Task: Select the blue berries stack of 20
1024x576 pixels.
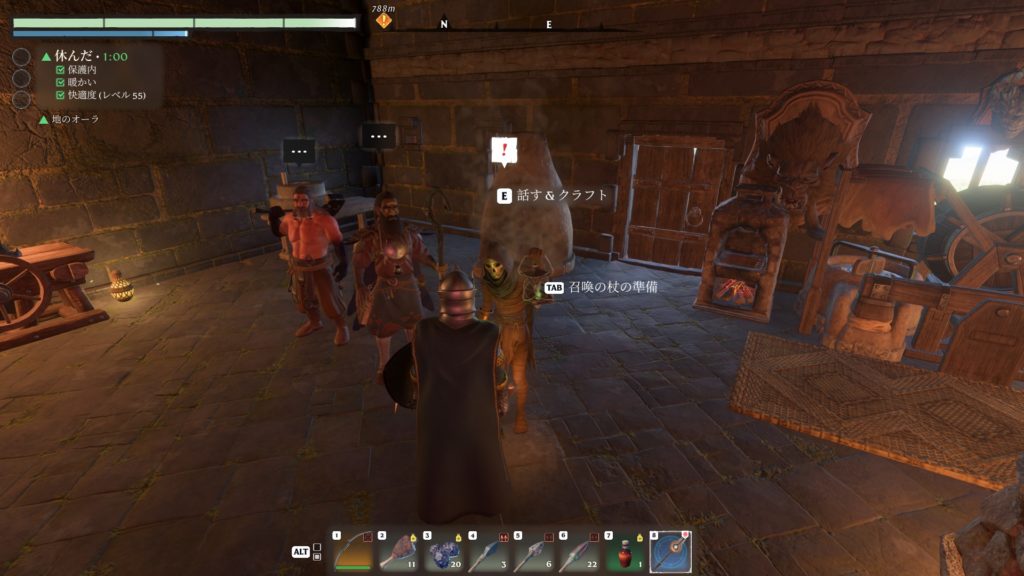Action: click(444, 551)
